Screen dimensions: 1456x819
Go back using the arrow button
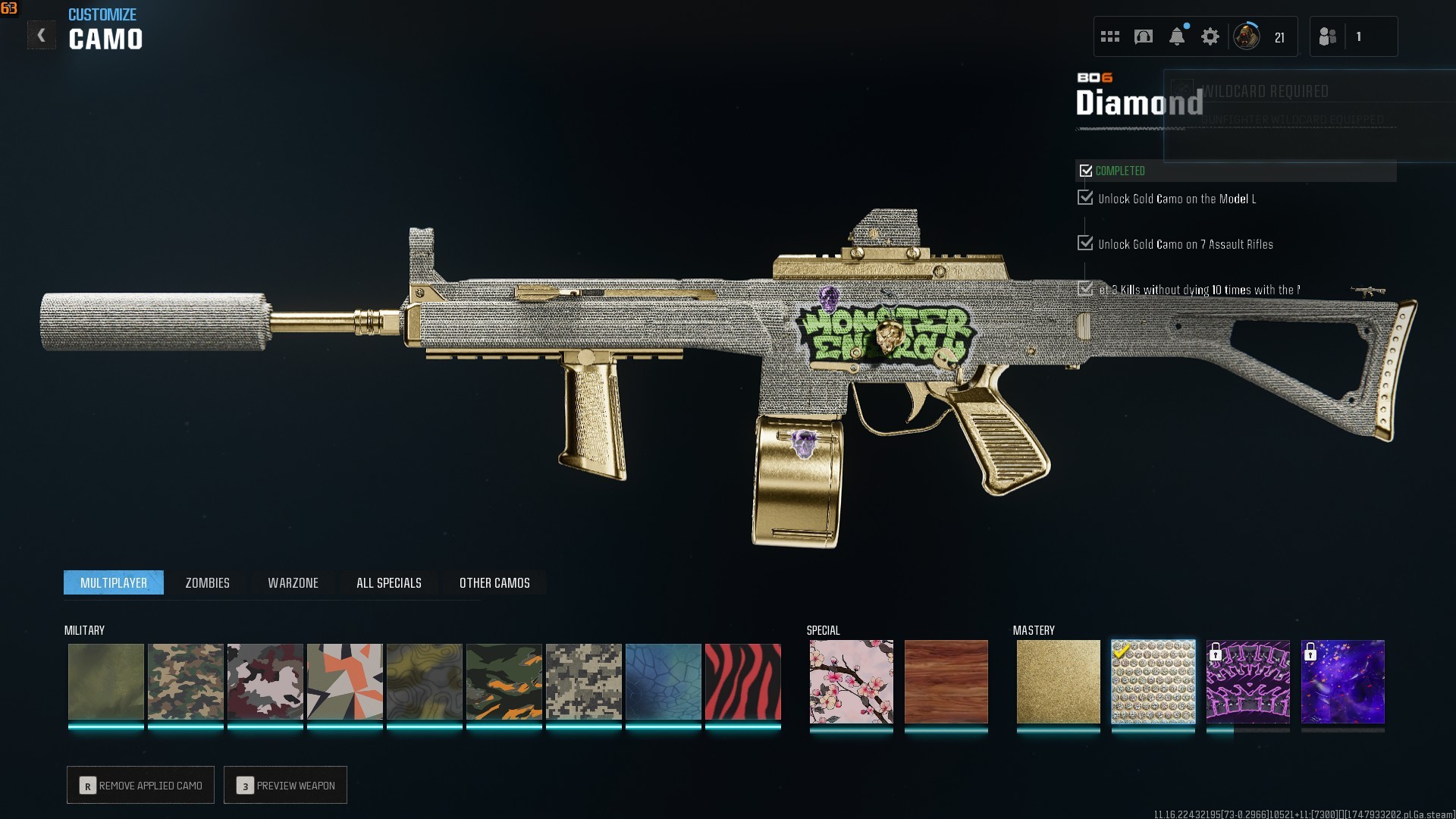[42, 35]
